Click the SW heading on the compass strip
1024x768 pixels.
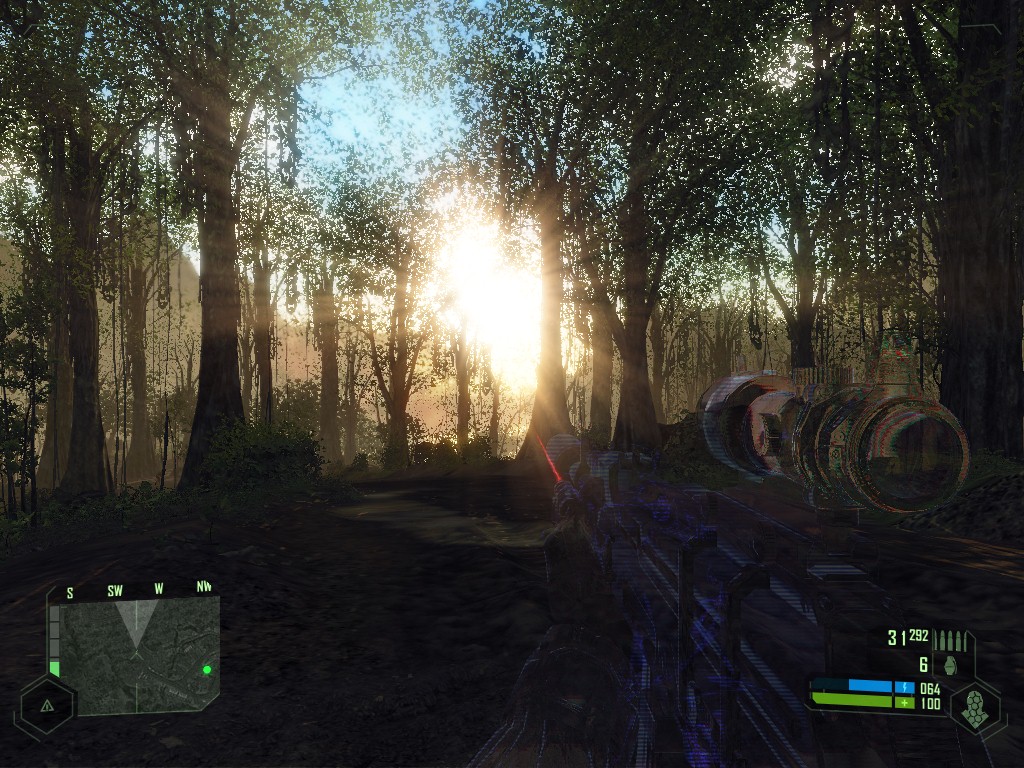tap(115, 591)
